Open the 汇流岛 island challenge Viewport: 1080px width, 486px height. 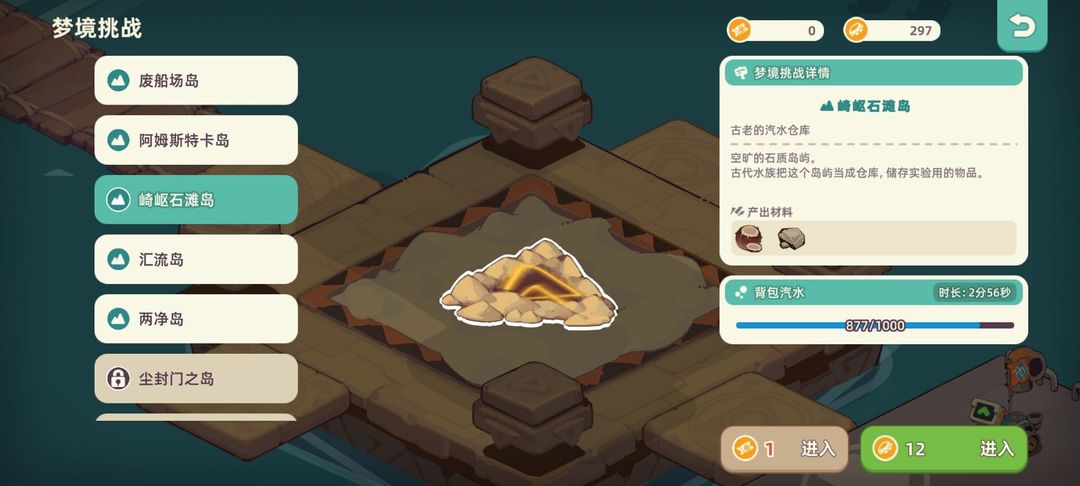click(x=196, y=260)
